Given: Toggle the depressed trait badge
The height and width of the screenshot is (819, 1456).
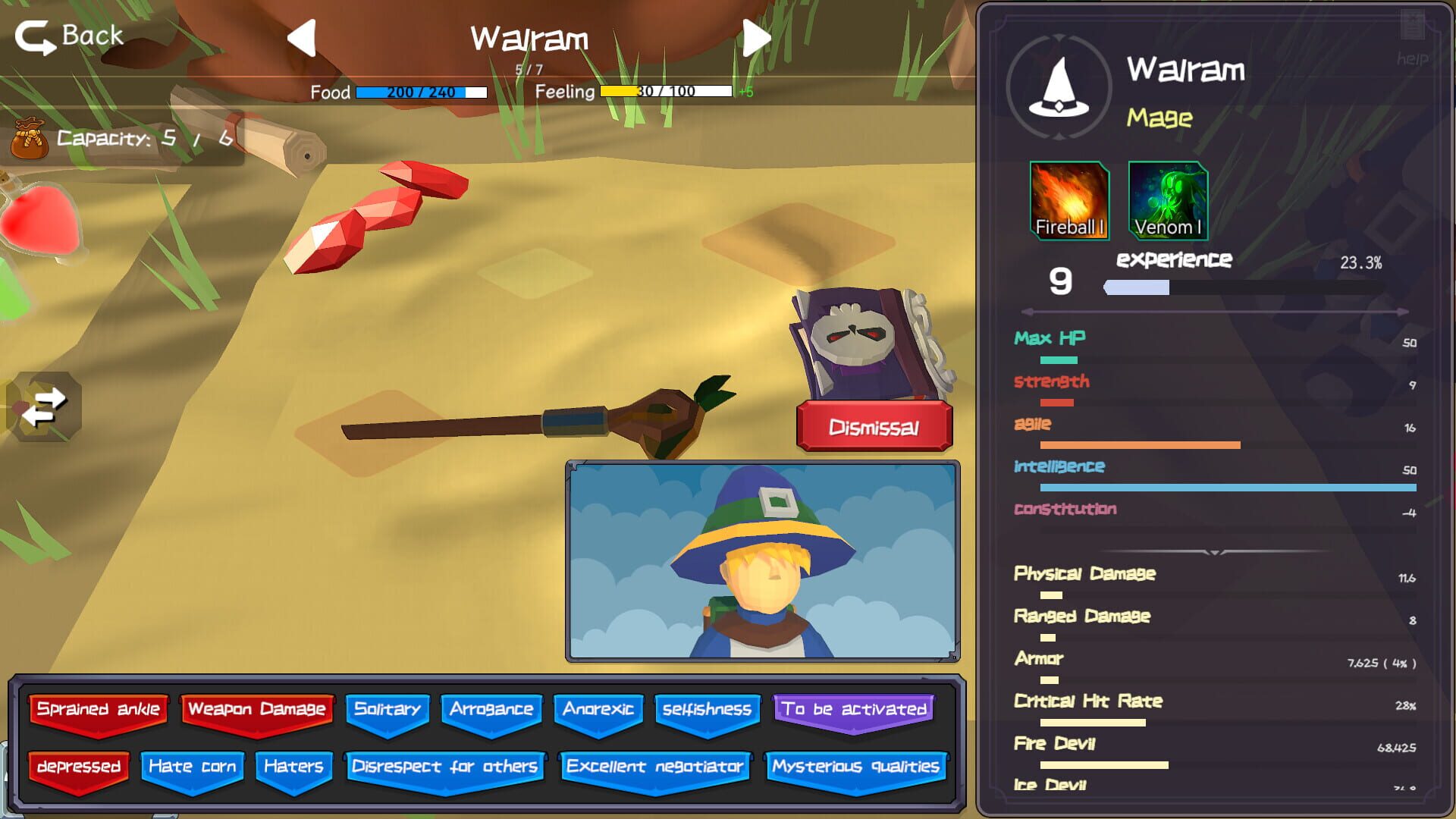Looking at the screenshot, I should click(x=77, y=767).
